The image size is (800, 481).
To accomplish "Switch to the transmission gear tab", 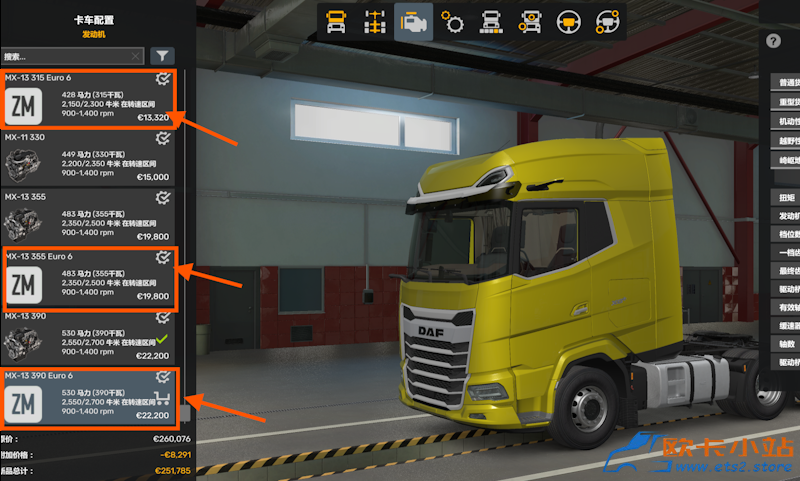I will tap(452, 21).
